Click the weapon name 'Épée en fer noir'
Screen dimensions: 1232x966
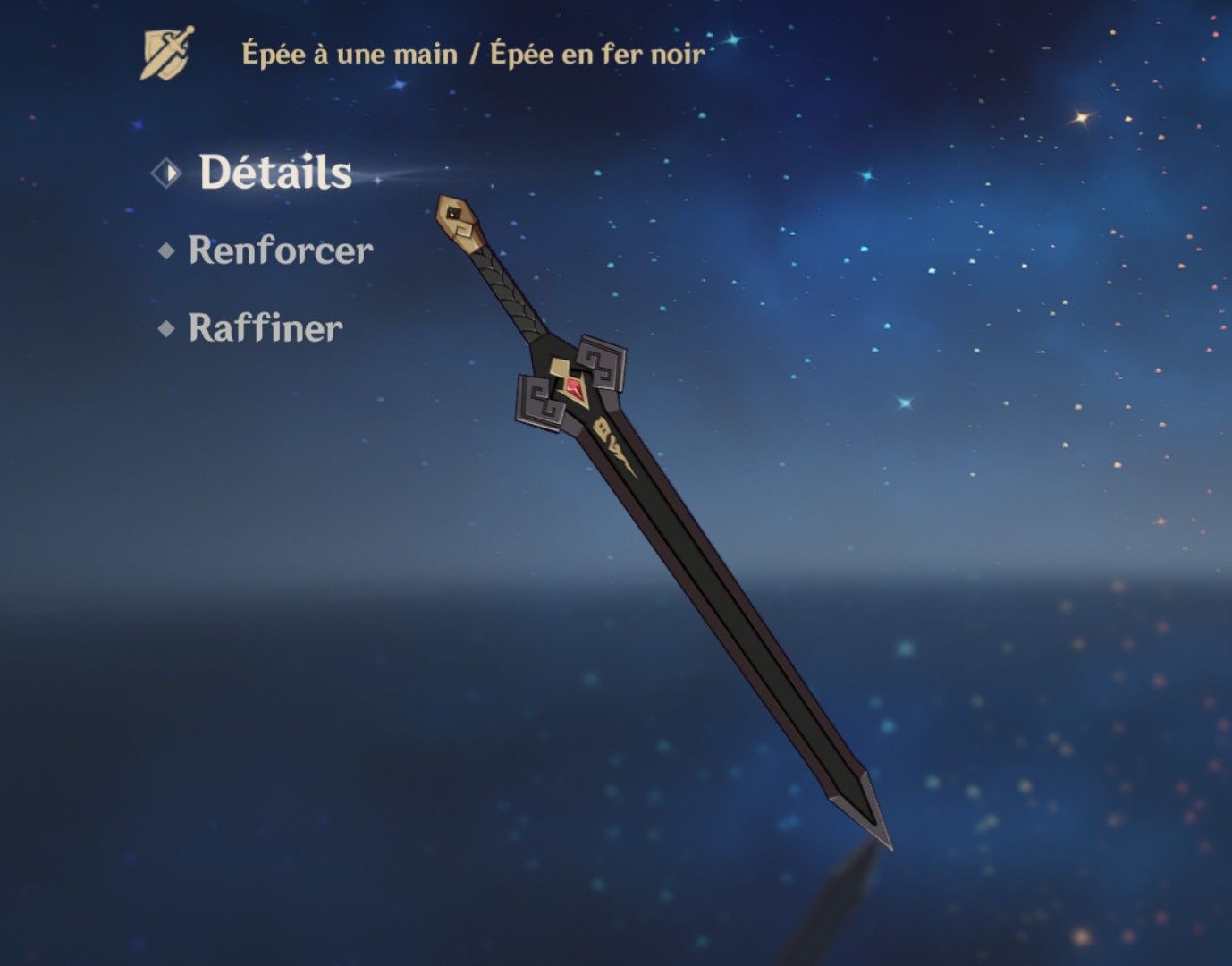pos(596,52)
